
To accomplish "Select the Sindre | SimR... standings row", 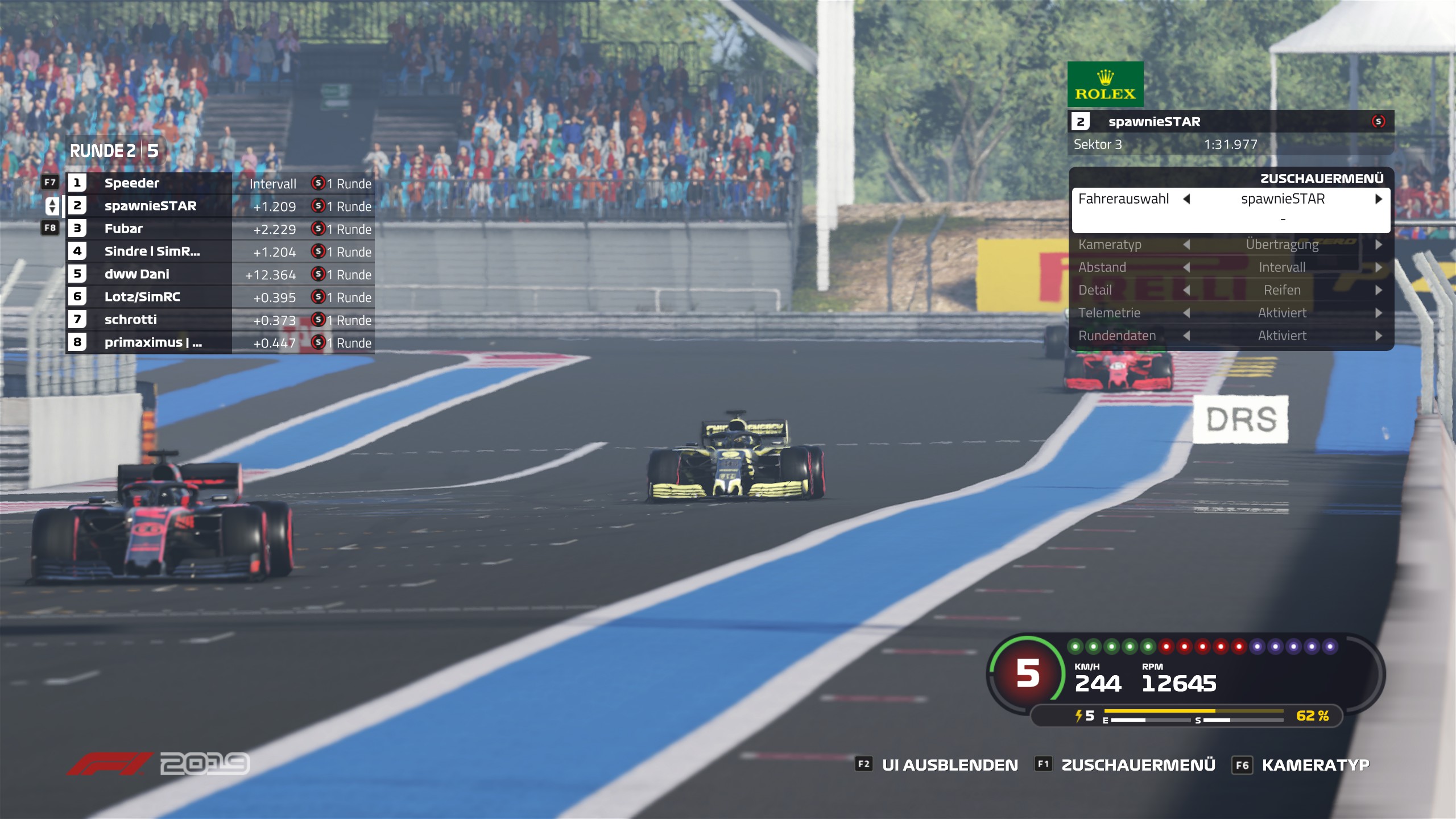I will click(152, 251).
